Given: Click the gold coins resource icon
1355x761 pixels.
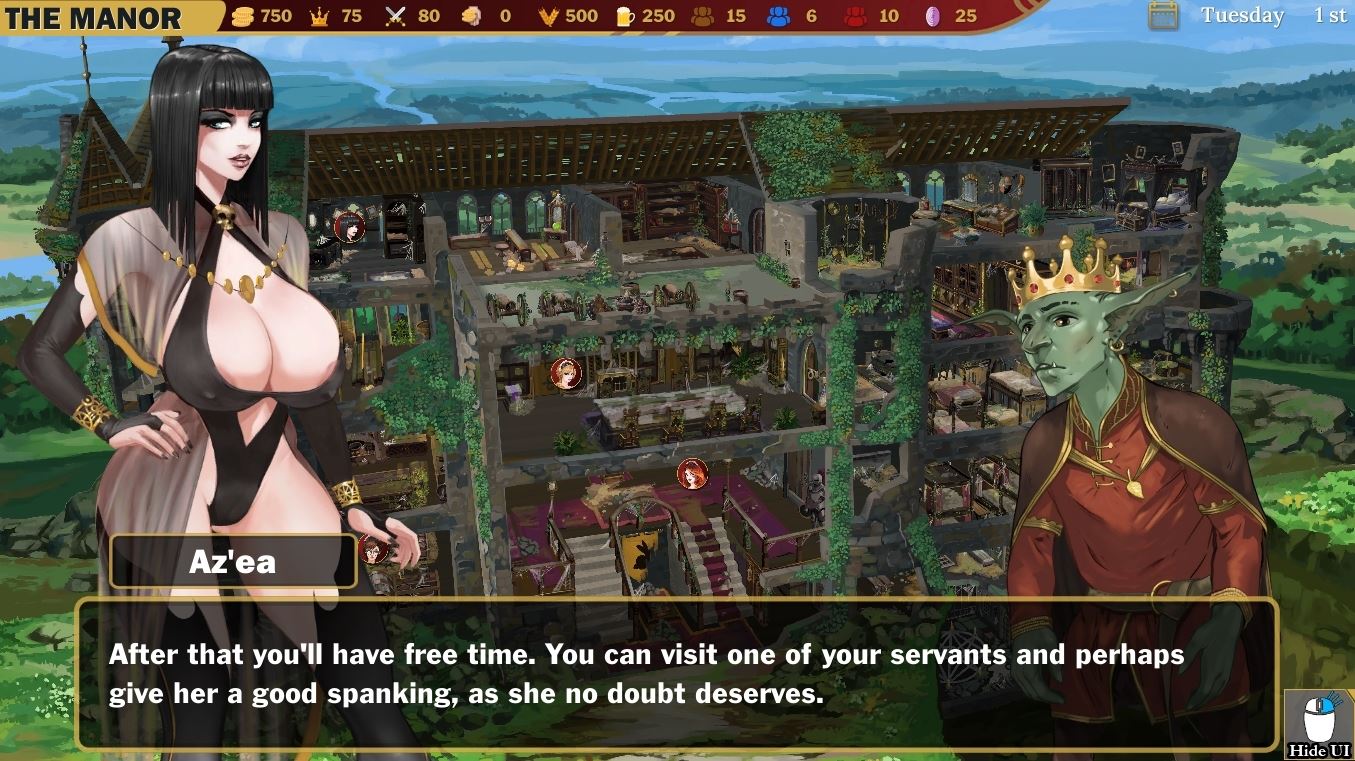Looking at the screenshot, I should (x=241, y=15).
